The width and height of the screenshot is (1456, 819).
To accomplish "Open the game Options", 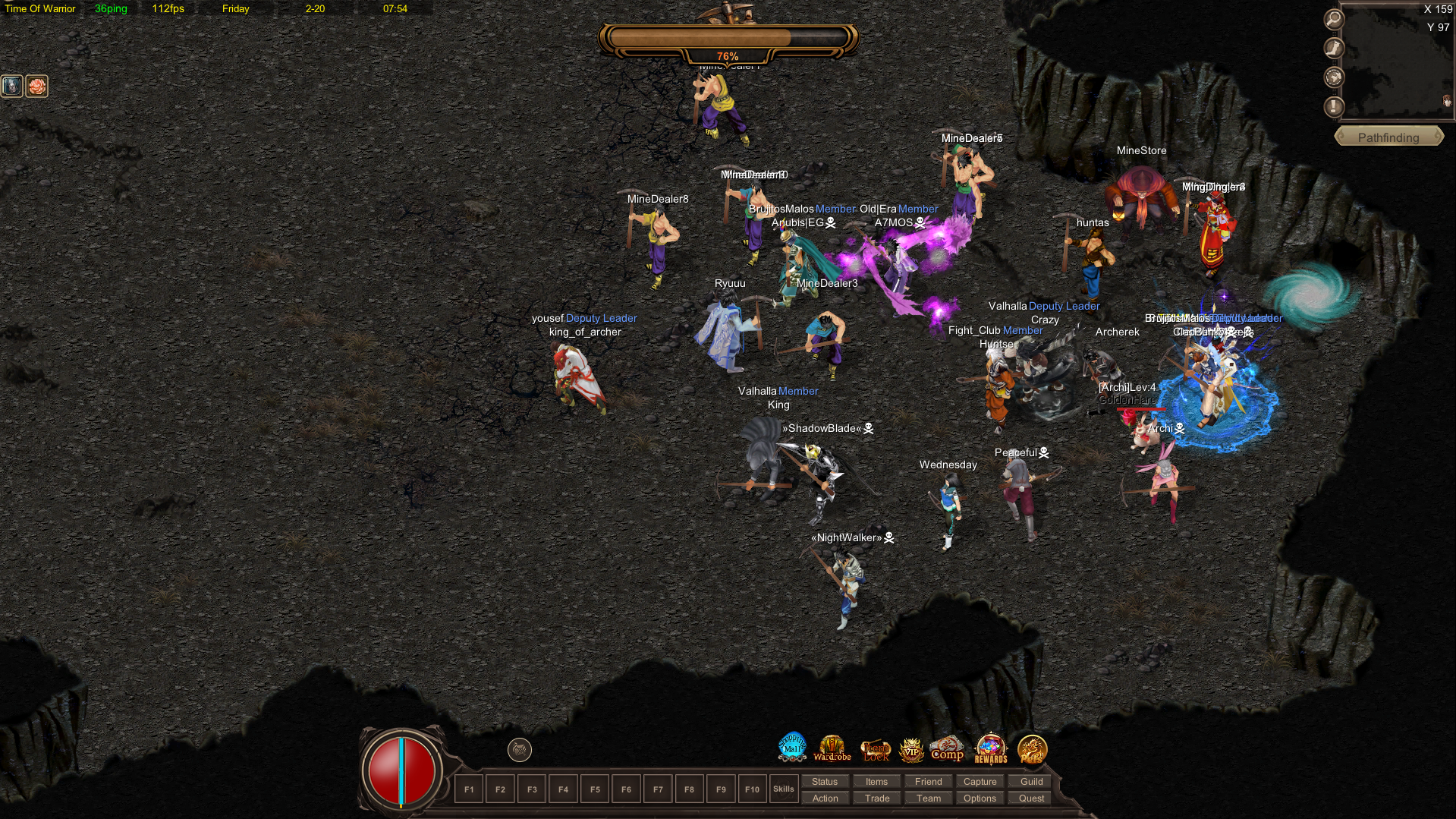I will tap(980, 798).
